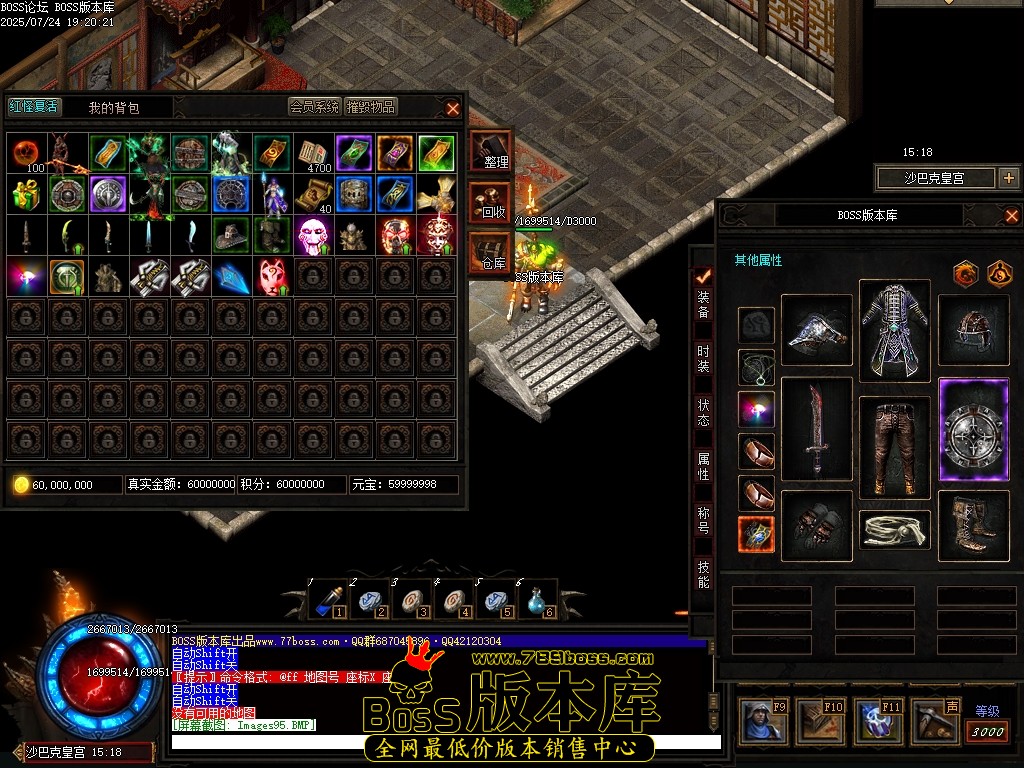This screenshot has width=1024, height=768.
Task: Sort the bag with the 整理 button
Action: click(493, 152)
